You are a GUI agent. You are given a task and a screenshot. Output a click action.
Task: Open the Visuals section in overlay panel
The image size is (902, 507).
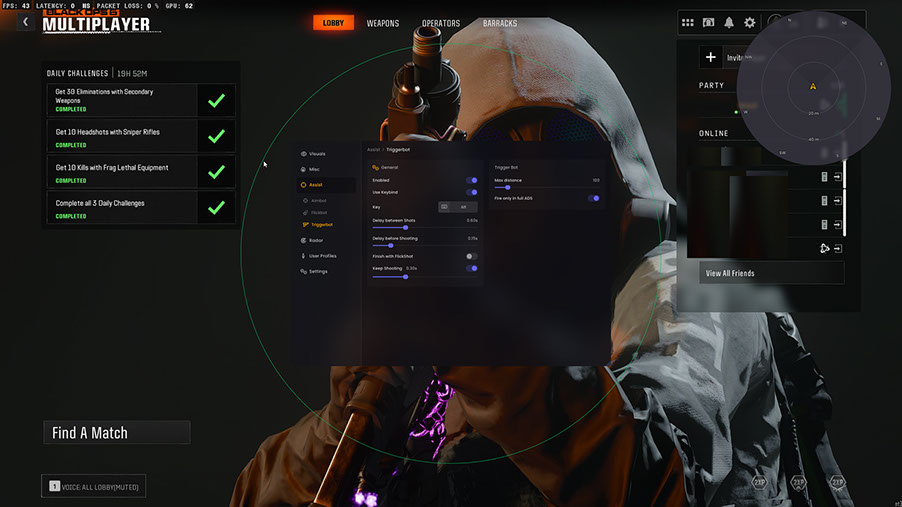pos(316,154)
